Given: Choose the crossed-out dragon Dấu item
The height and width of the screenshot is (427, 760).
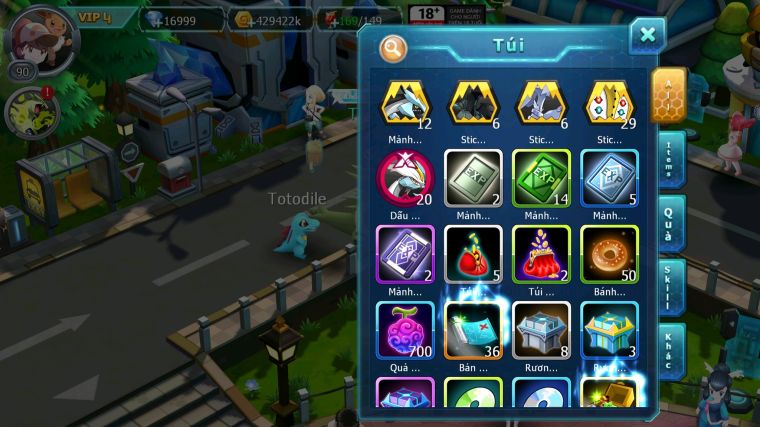Looking at the screenshot, I should [x=405, y=177].
